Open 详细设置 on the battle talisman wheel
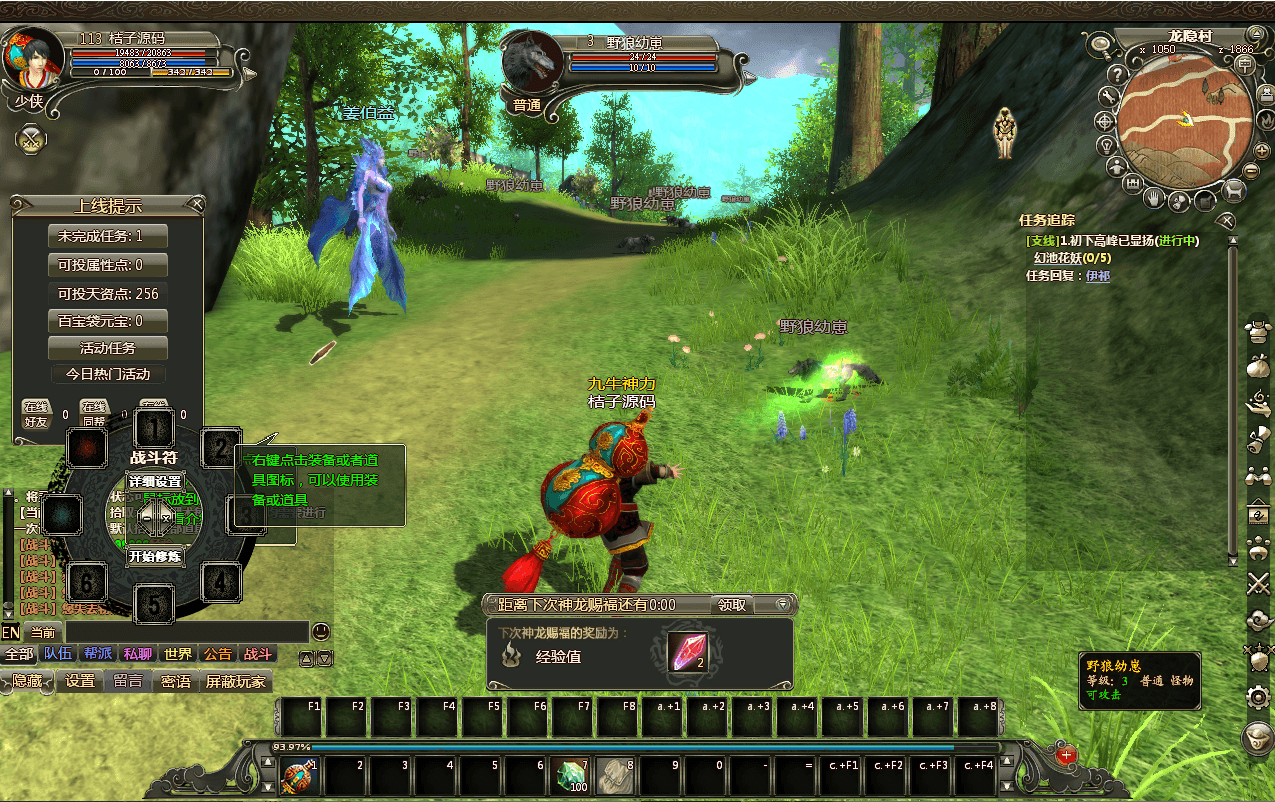The width and height of the screenshot is (1275, 802). (x=155, y=480)
